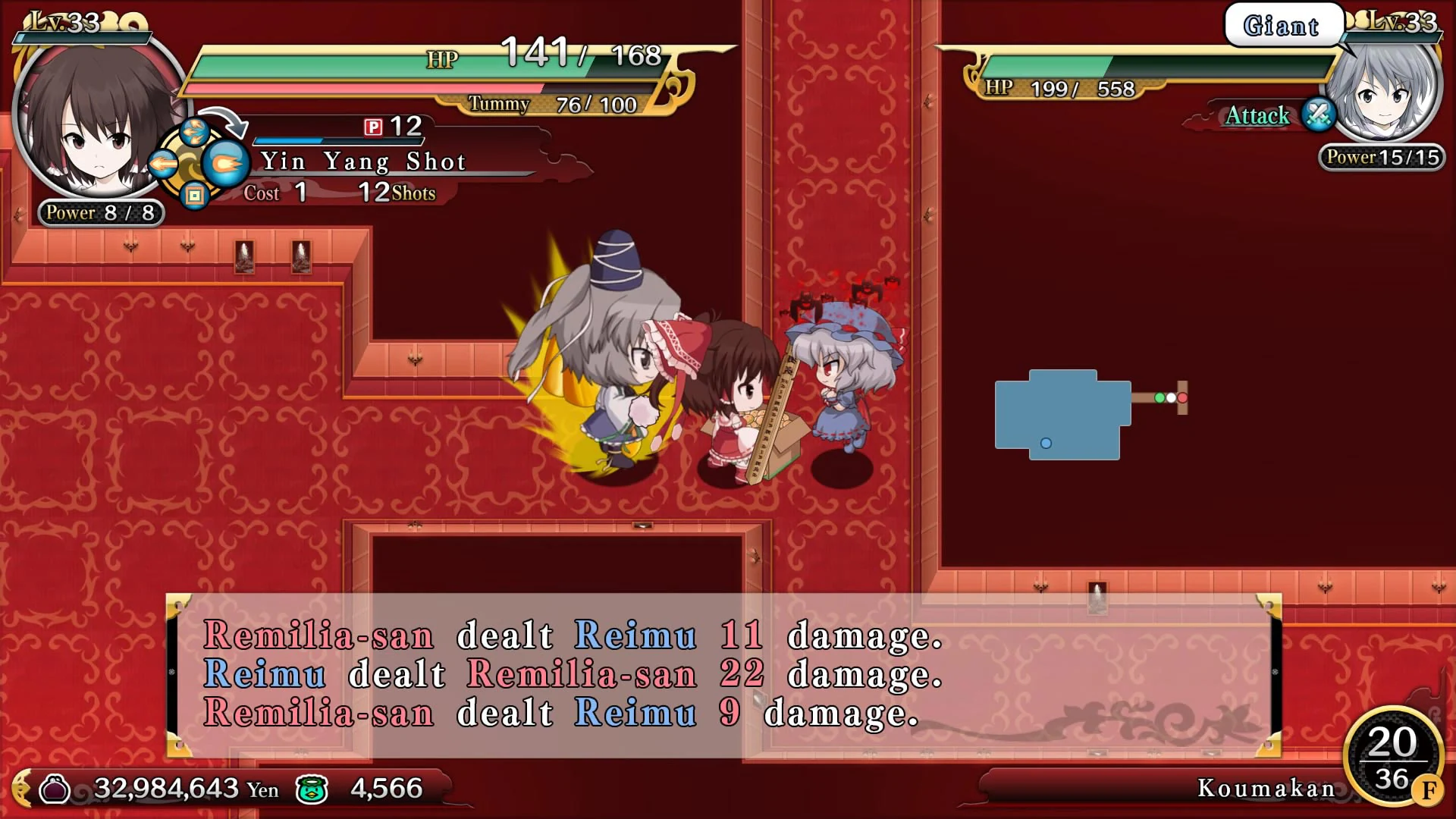Viewport: 1456px width, 819px height.
Task: Click the red dot on the minimap
Action: [x=1182, y=399]
